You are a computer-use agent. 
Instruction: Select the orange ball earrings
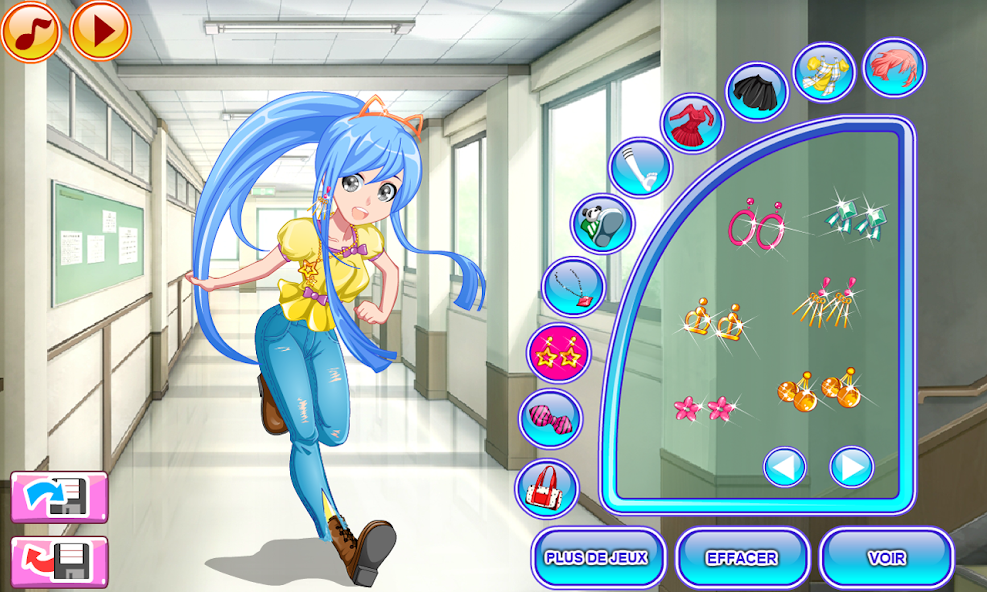coord(818,390)
